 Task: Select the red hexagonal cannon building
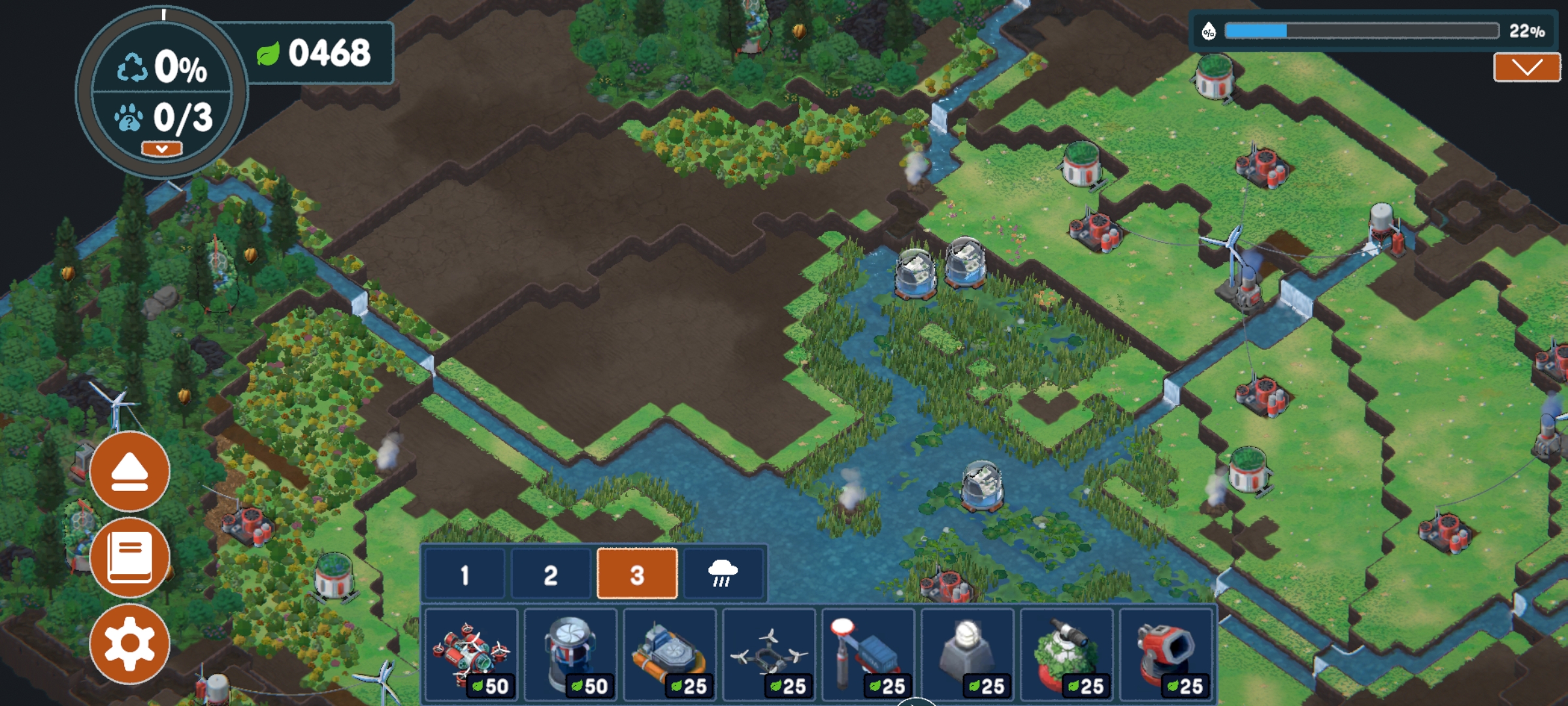tap(1166, 655)
